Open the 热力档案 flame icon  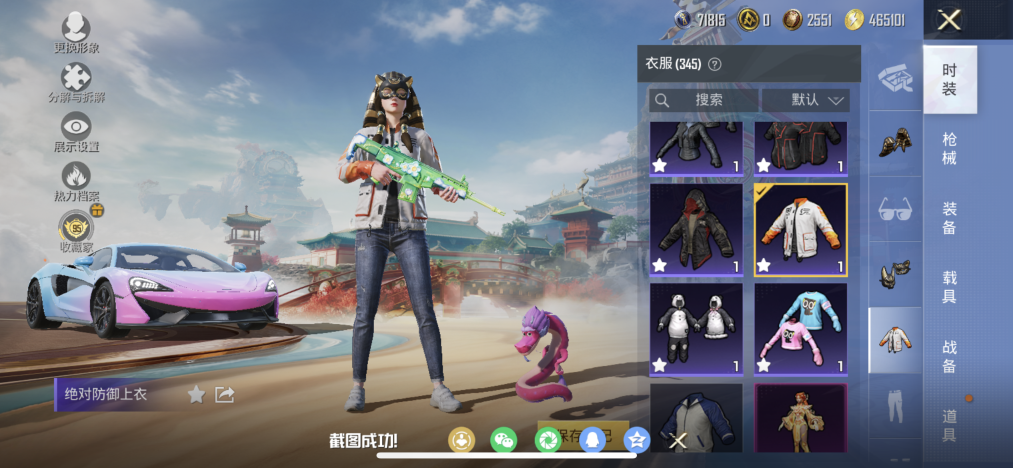pos(76,181)
